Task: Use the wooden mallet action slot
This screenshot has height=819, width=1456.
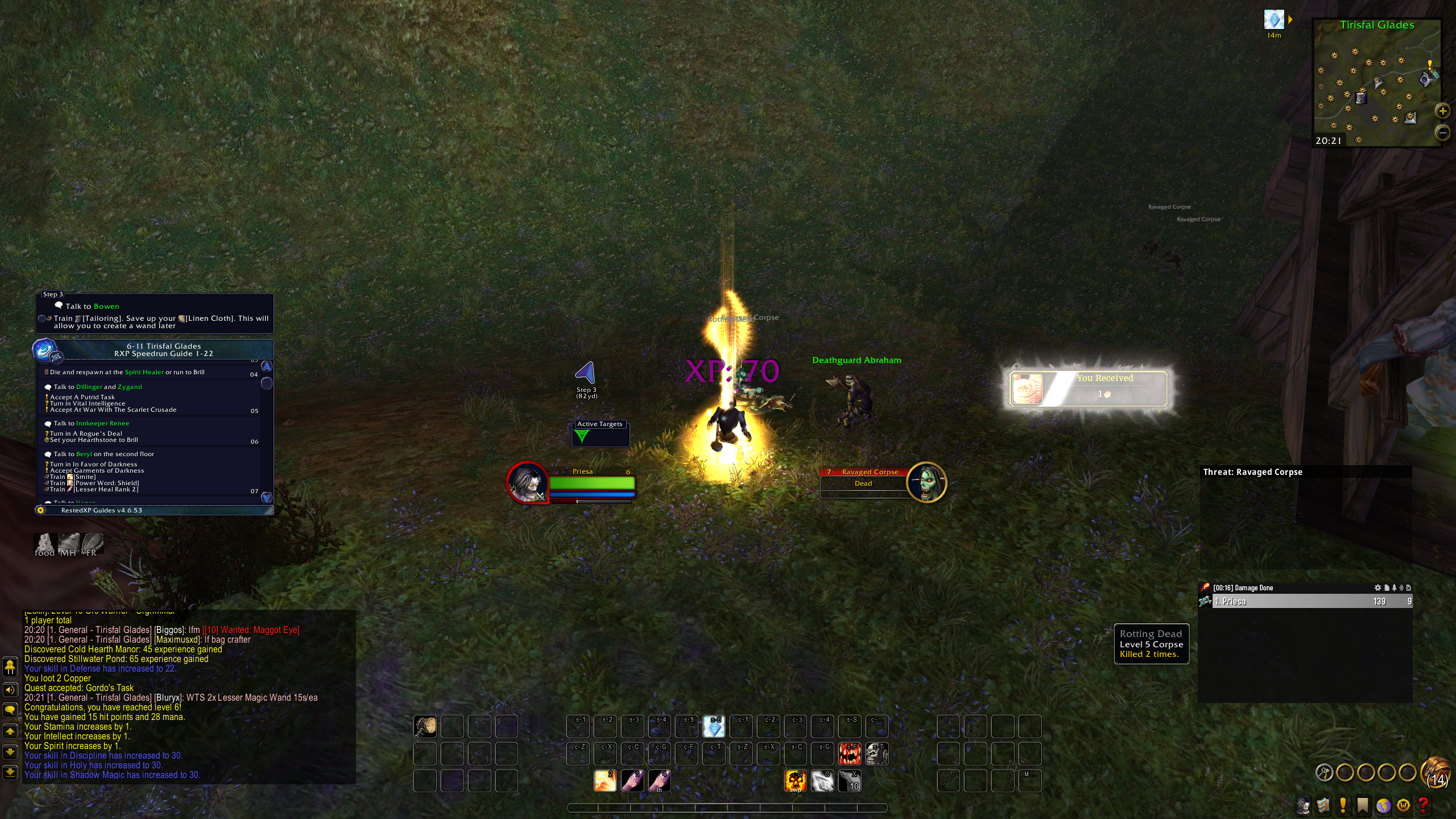Action: (x=425, y=726)
